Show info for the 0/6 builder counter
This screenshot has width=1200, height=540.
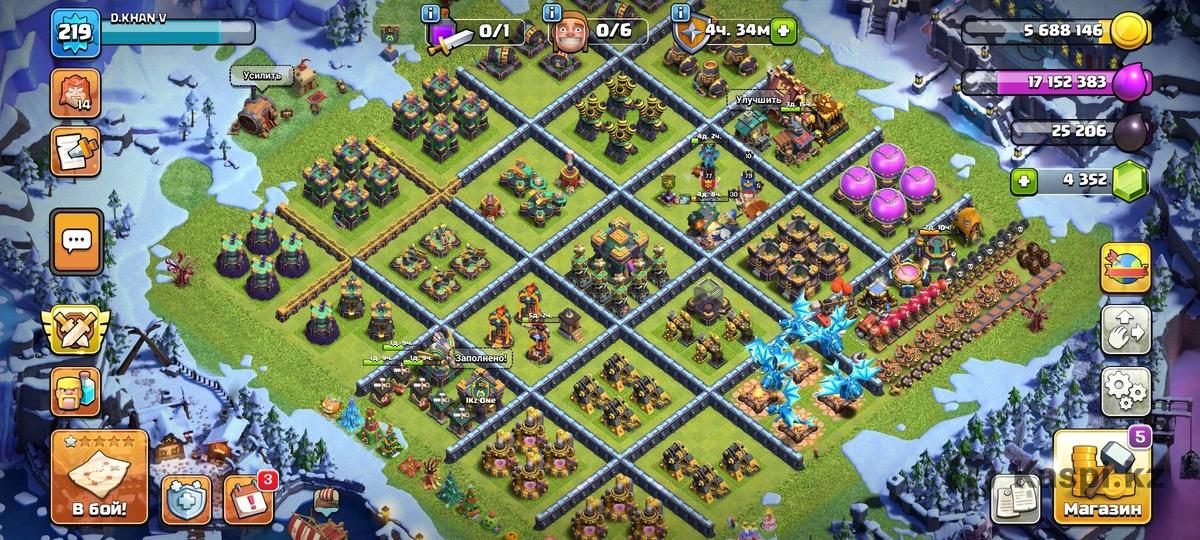coord(552,13)
